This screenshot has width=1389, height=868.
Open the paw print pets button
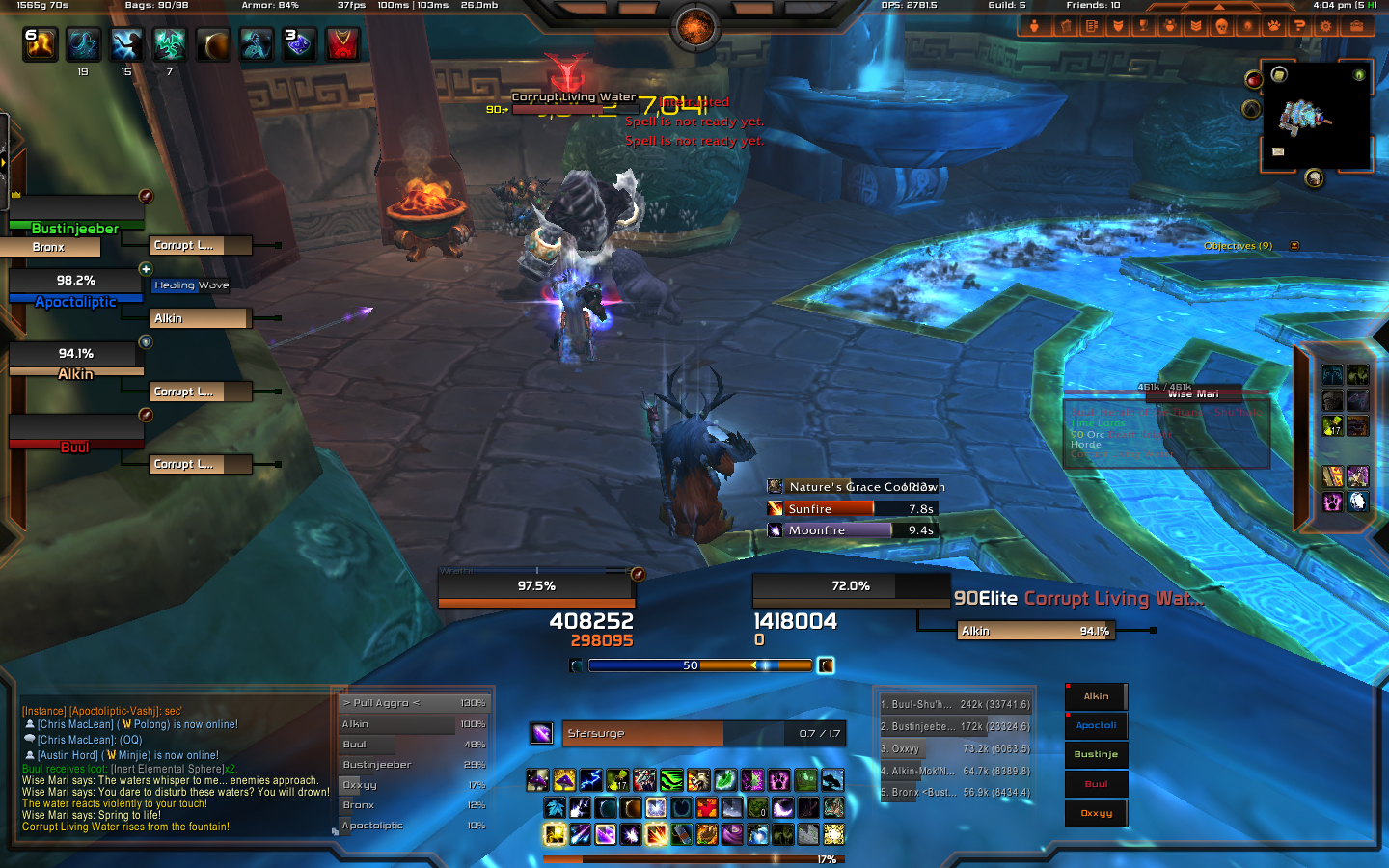point(1273,26)
